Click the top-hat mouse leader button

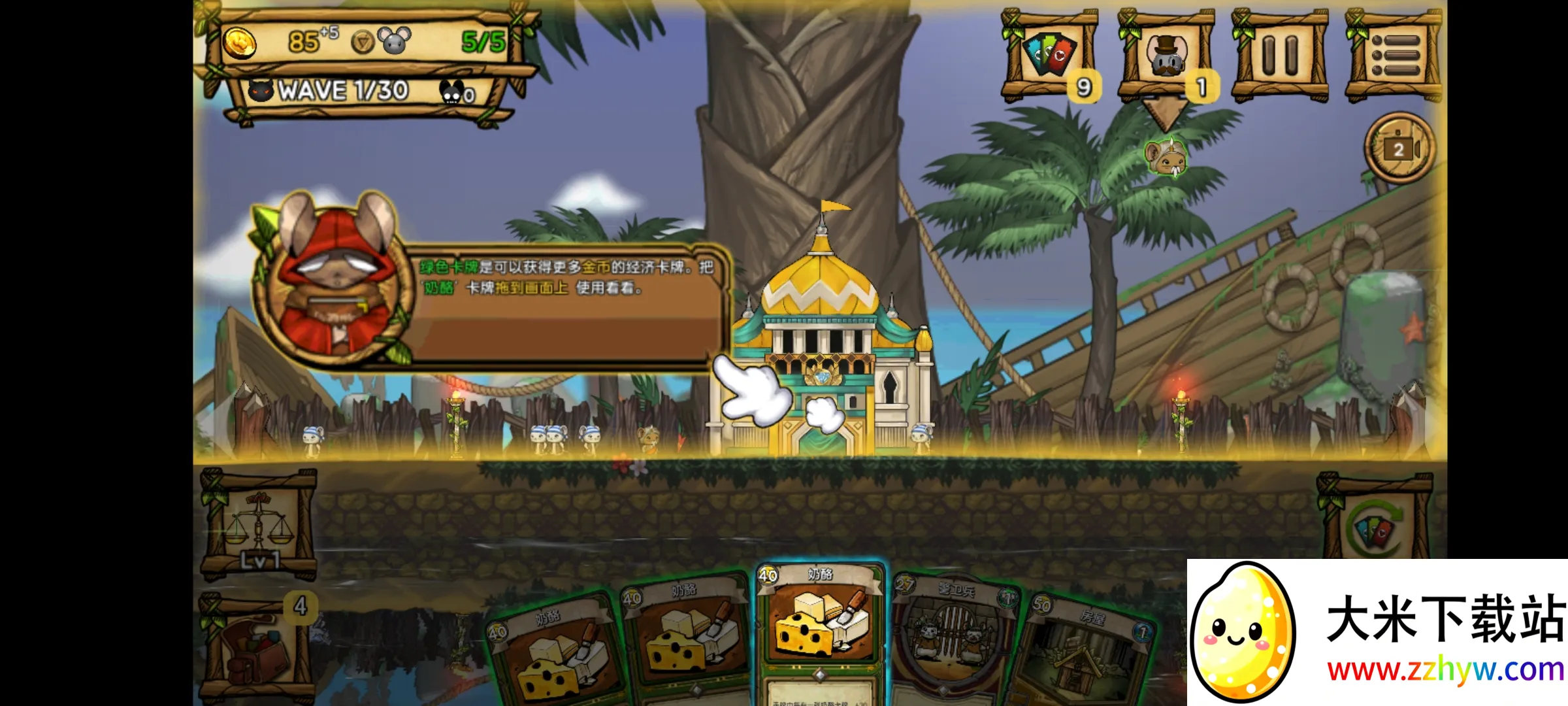1166,55
